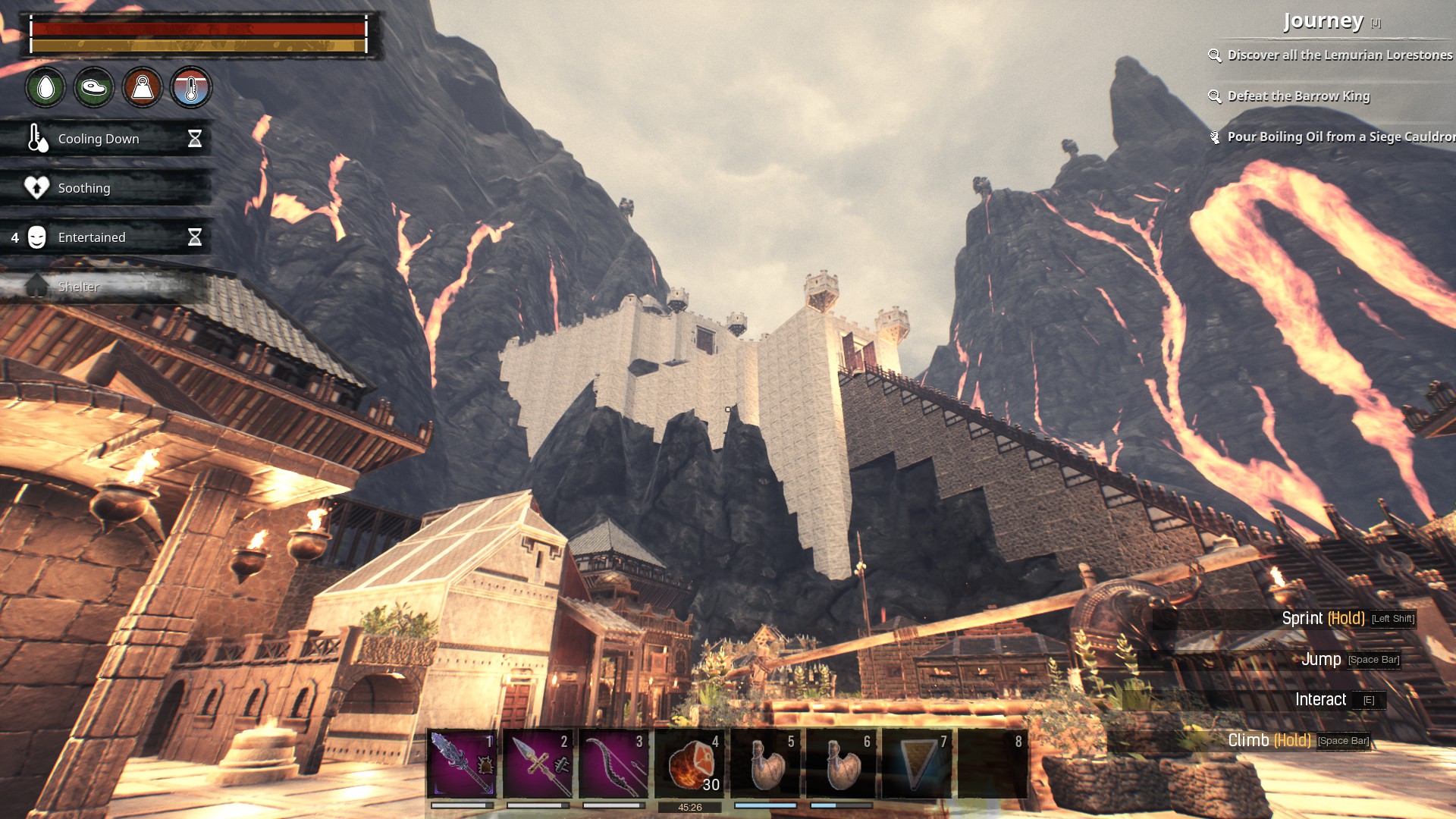Toggle the hourglass timer on Cooling Down
1456x819 pixels.
pyautogui.click(x=196, y=139)
